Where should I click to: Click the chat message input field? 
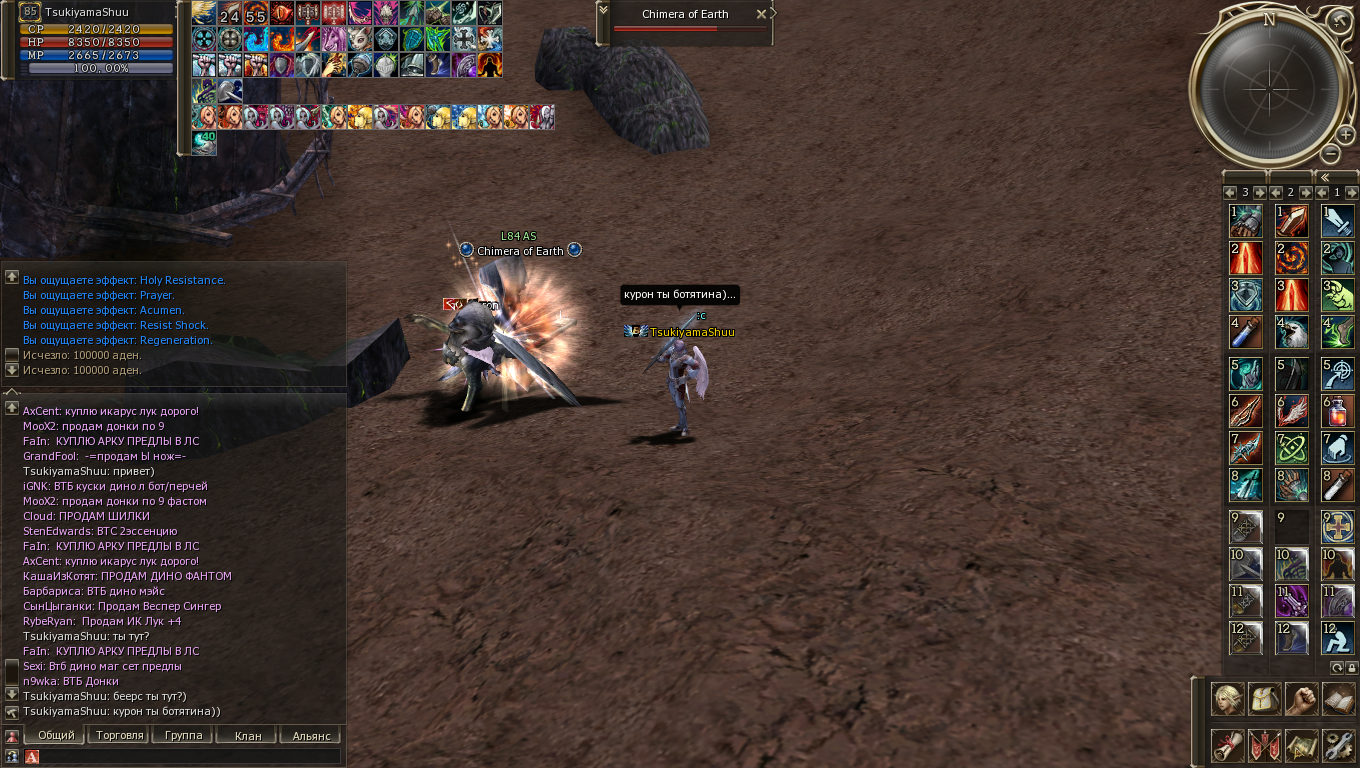tap(190, 757)
